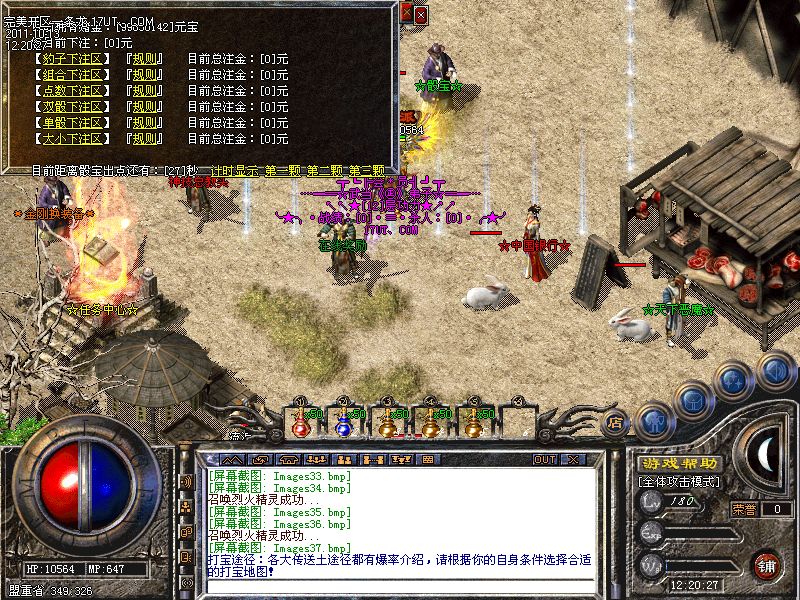Use the red health potion in the belt
Image resolution: width=800 pixels, height=600 pixels.
(300, 423)
